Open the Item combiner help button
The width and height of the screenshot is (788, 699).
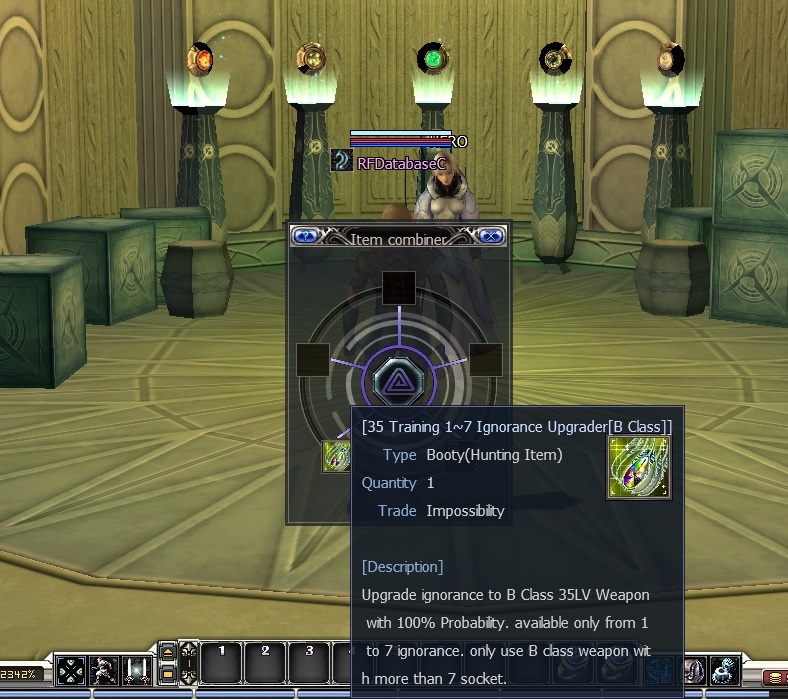[306, 236]
